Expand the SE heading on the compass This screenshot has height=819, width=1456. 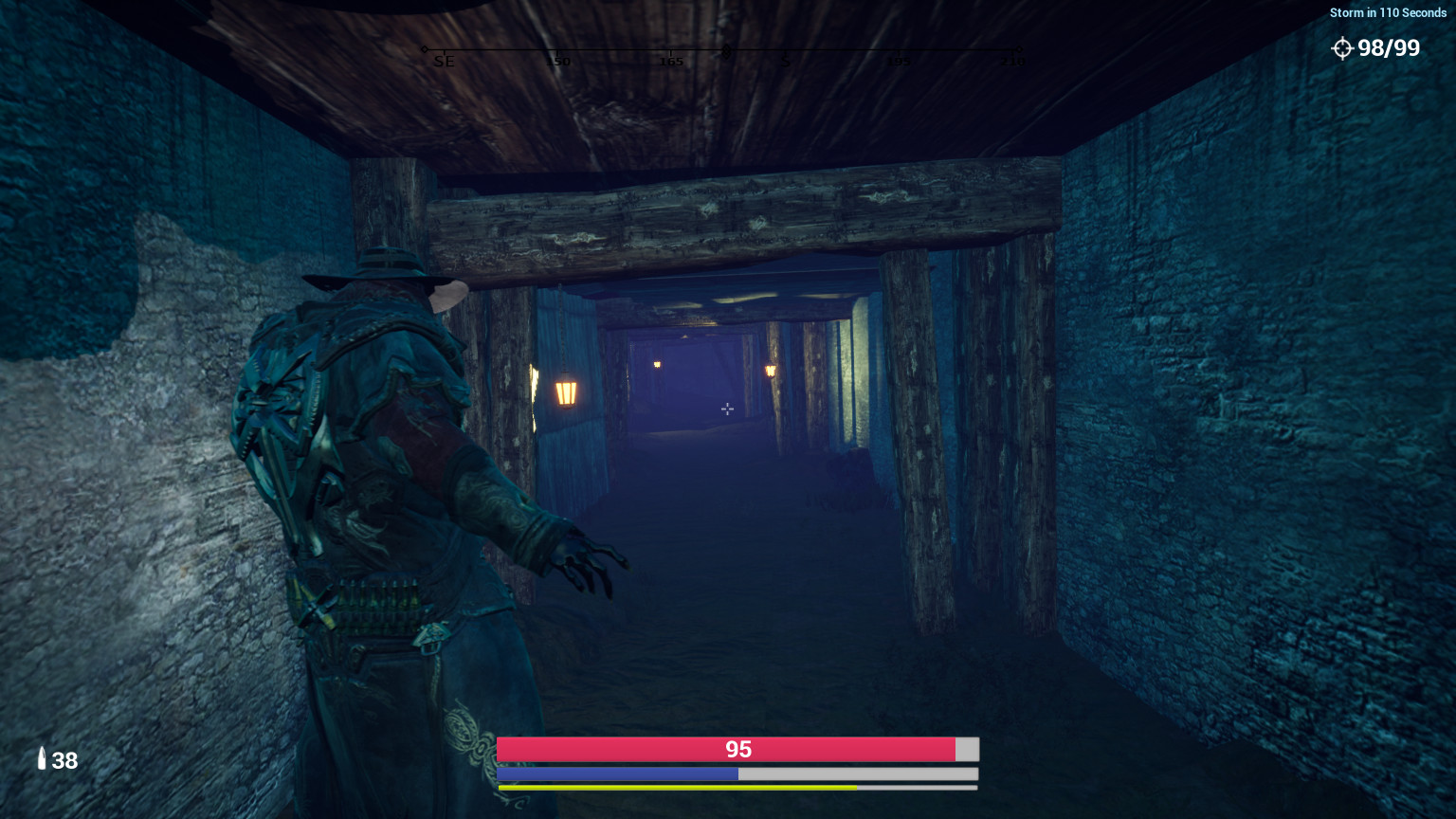coord(444,61)
